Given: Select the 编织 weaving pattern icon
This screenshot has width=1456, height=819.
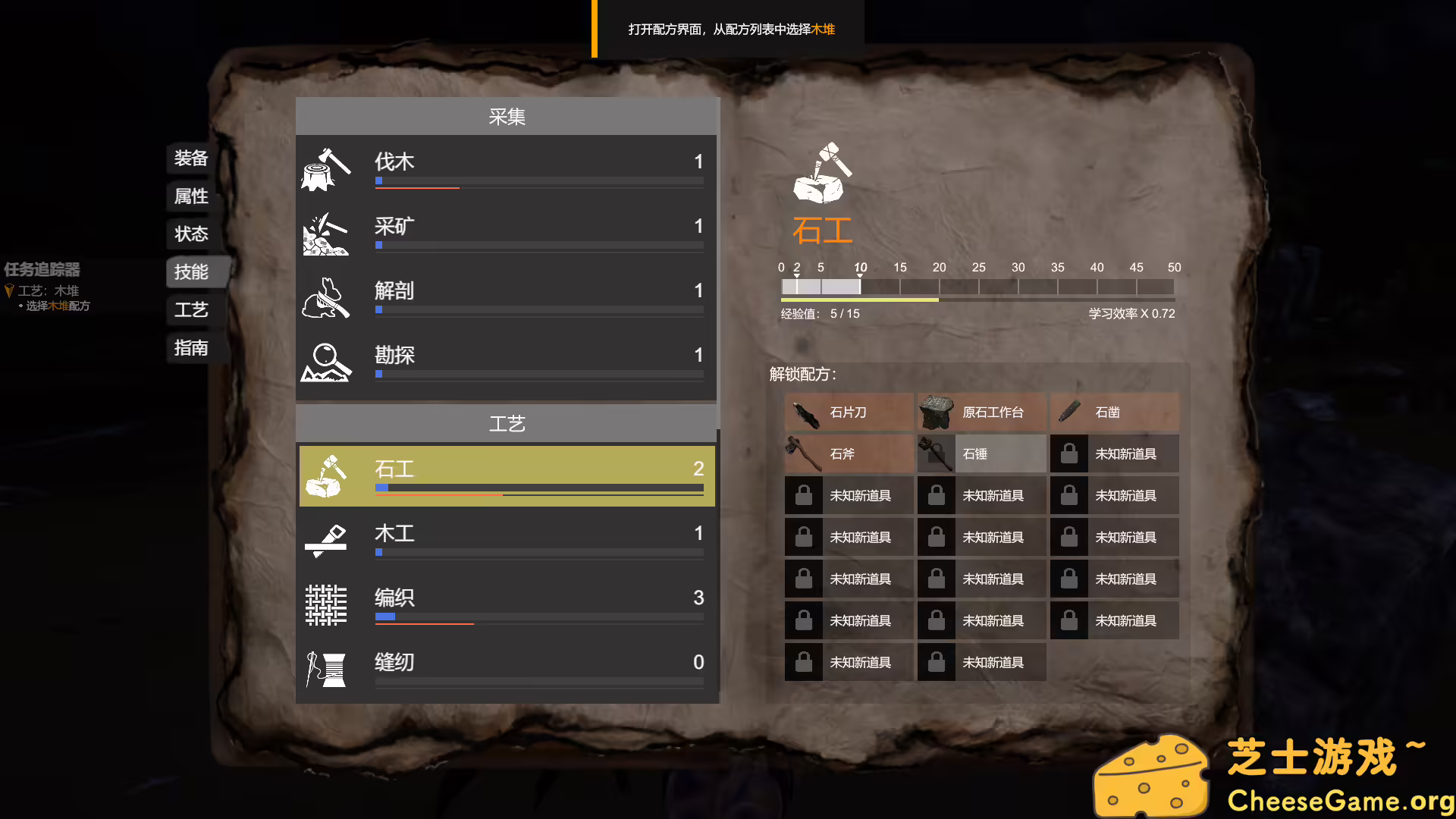Looking at the screenshot, I should click(325, 604).
